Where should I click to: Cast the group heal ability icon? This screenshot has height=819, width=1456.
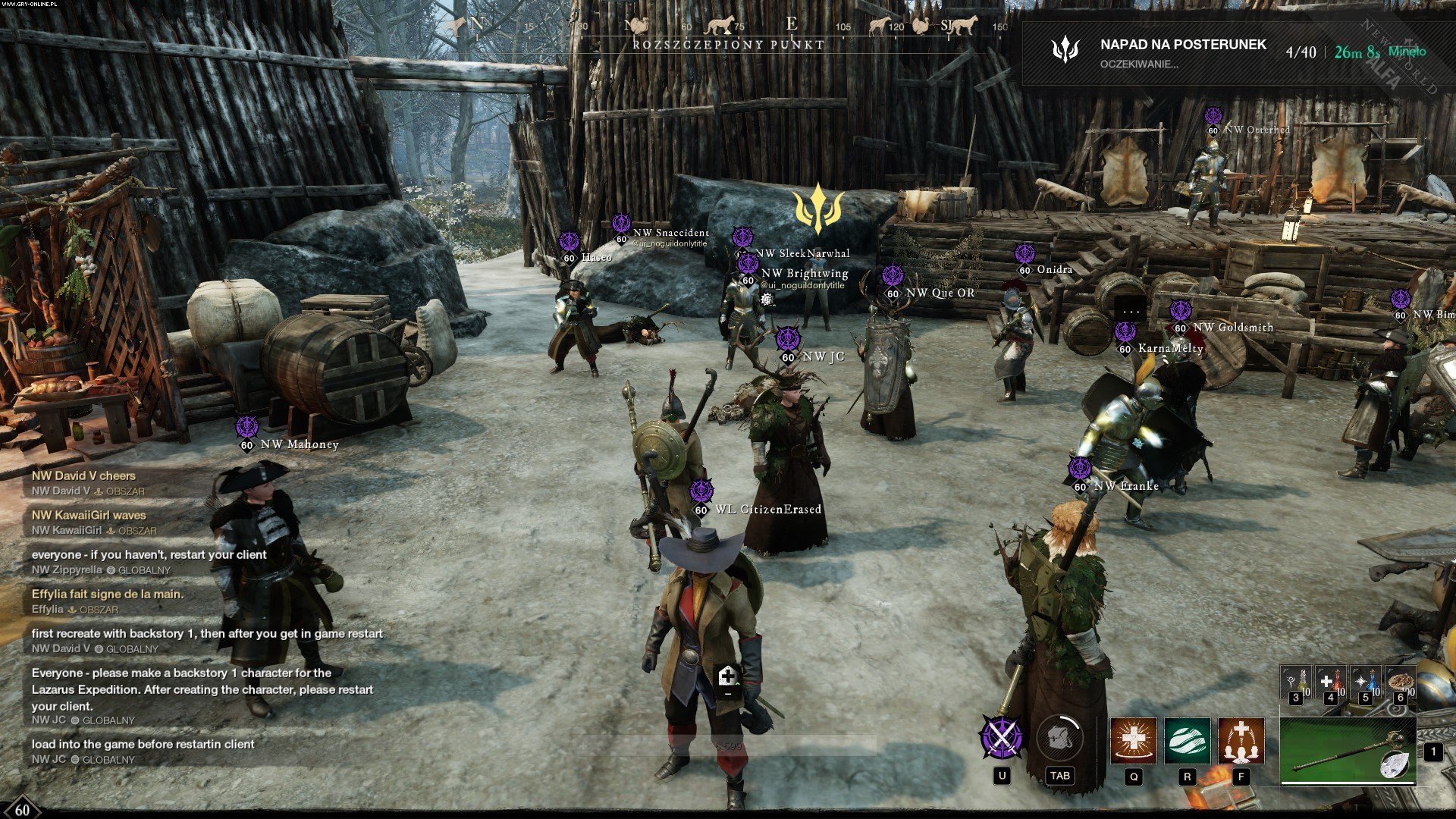tap(1241, 740)
